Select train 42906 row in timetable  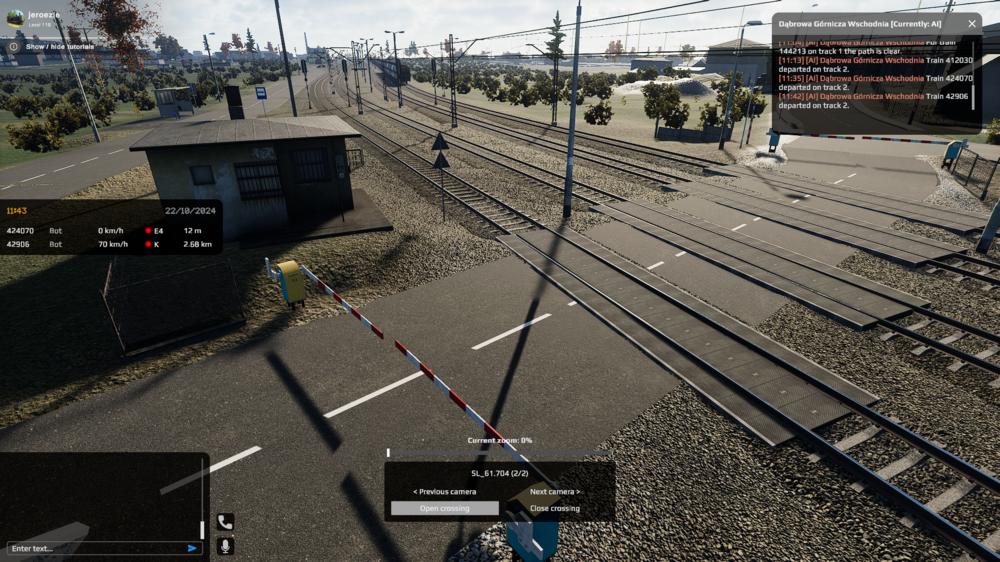pyautogui.click(x=110, y=244)
